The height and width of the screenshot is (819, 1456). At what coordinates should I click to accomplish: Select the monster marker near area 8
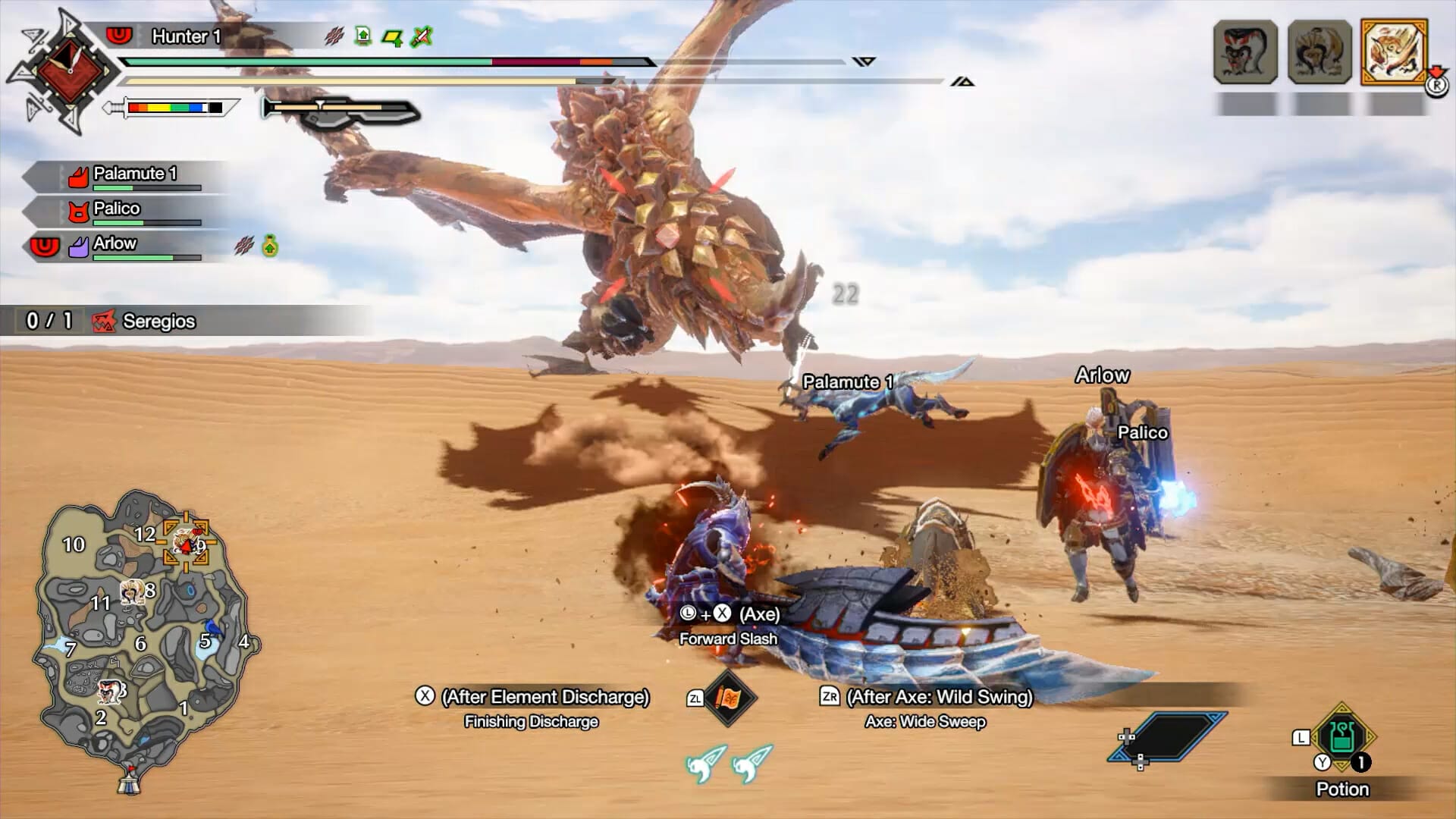click(x=133, y=591)
